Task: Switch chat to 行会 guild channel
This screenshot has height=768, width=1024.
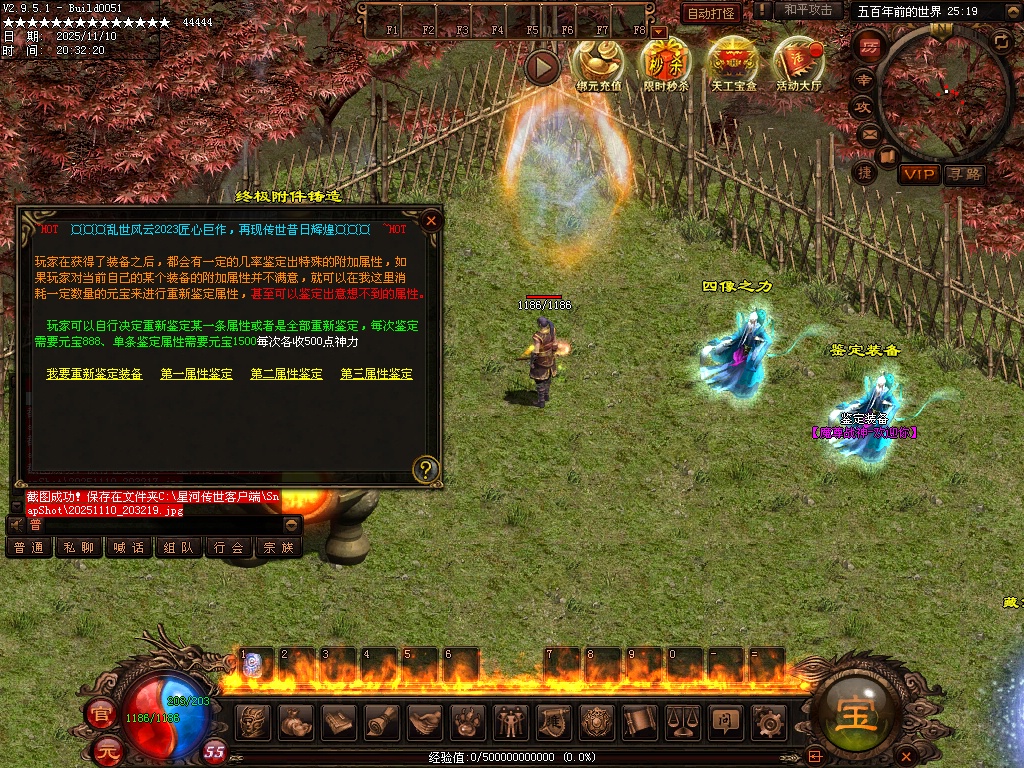Action: coord(228,548)
